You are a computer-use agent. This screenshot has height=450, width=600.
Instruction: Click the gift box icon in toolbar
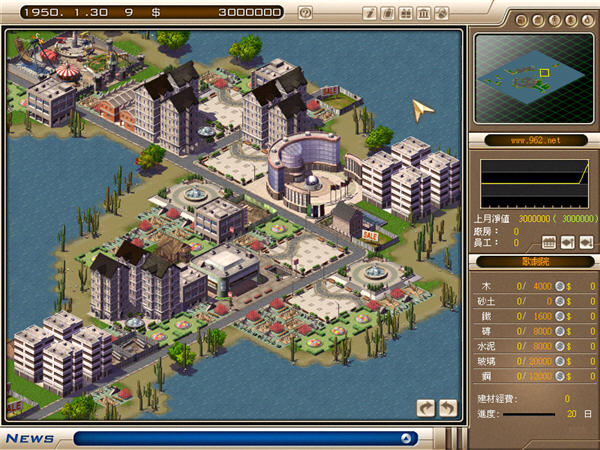[x=406, y=13]
